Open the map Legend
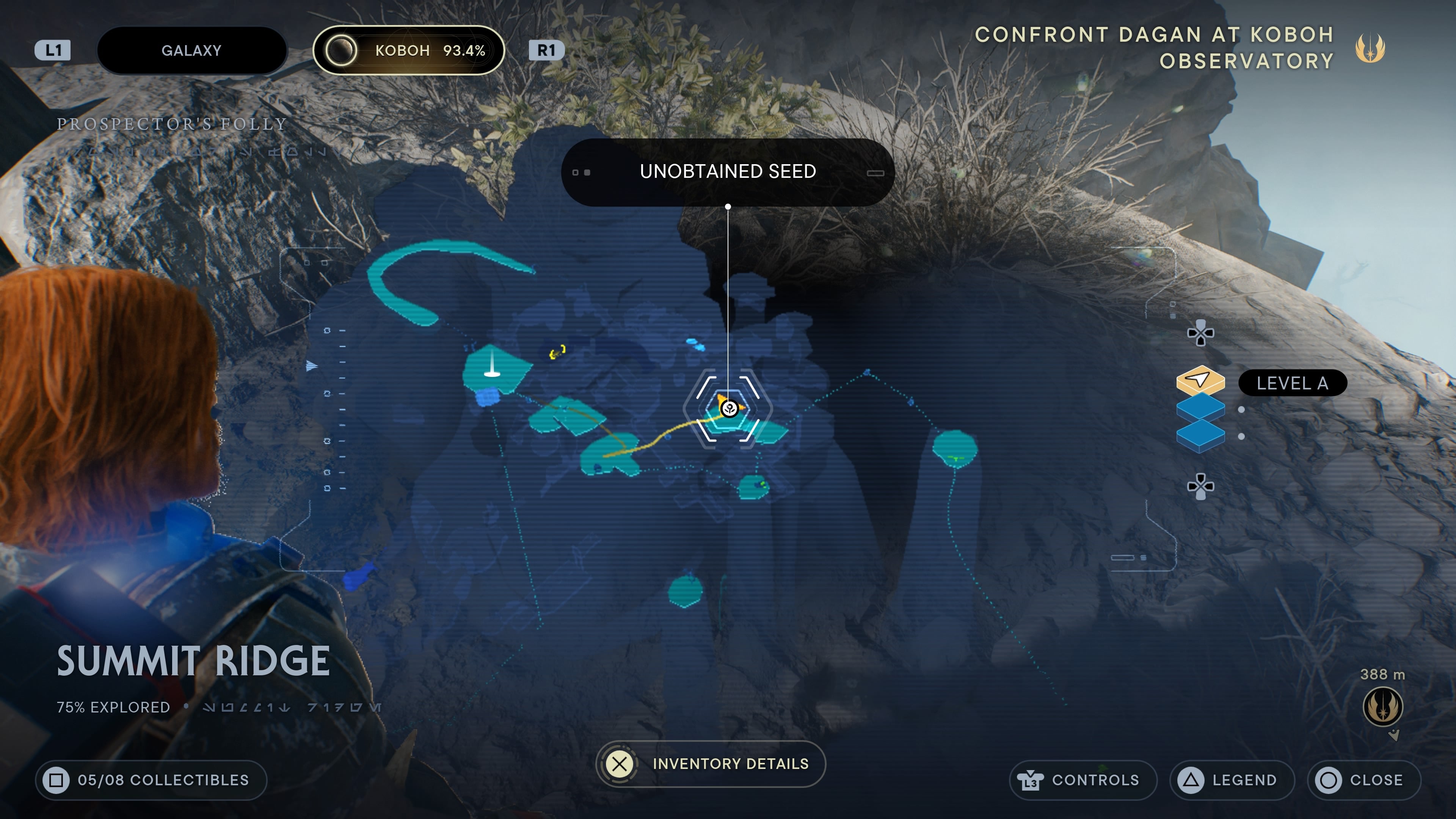1456x819 pixels. 1232,780
